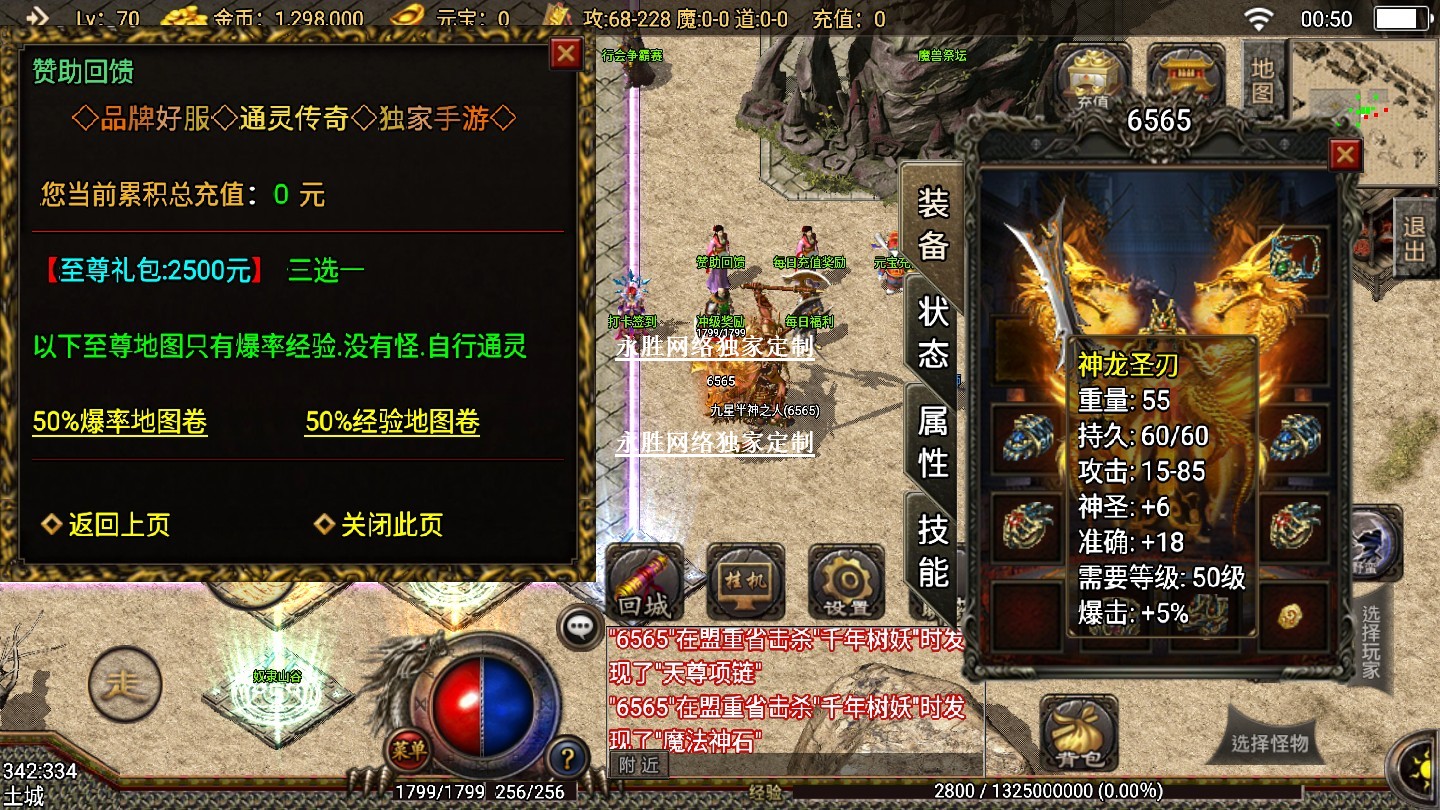
Task: Switch to the 装备 equipment tab
Action: click(x=932, y=224)
